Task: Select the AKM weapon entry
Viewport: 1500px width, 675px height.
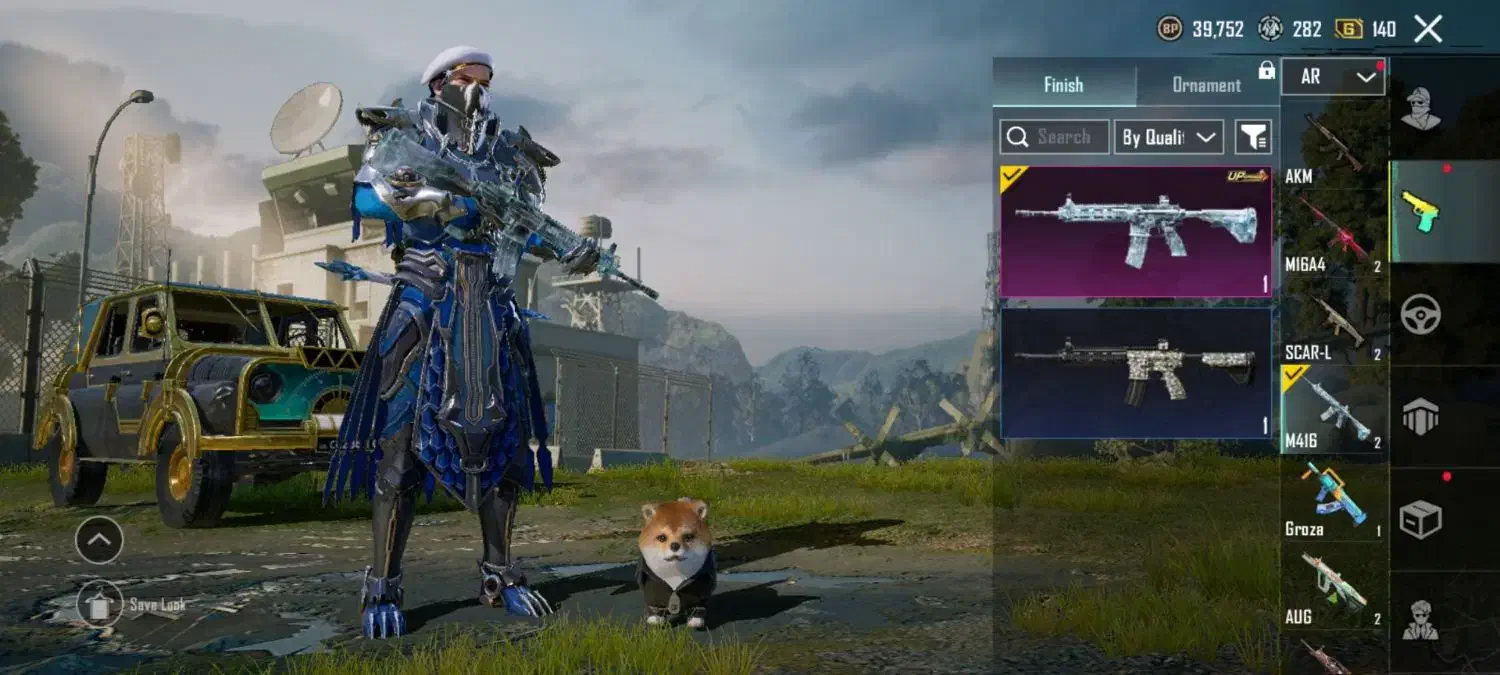Action: coord(1333,147)
